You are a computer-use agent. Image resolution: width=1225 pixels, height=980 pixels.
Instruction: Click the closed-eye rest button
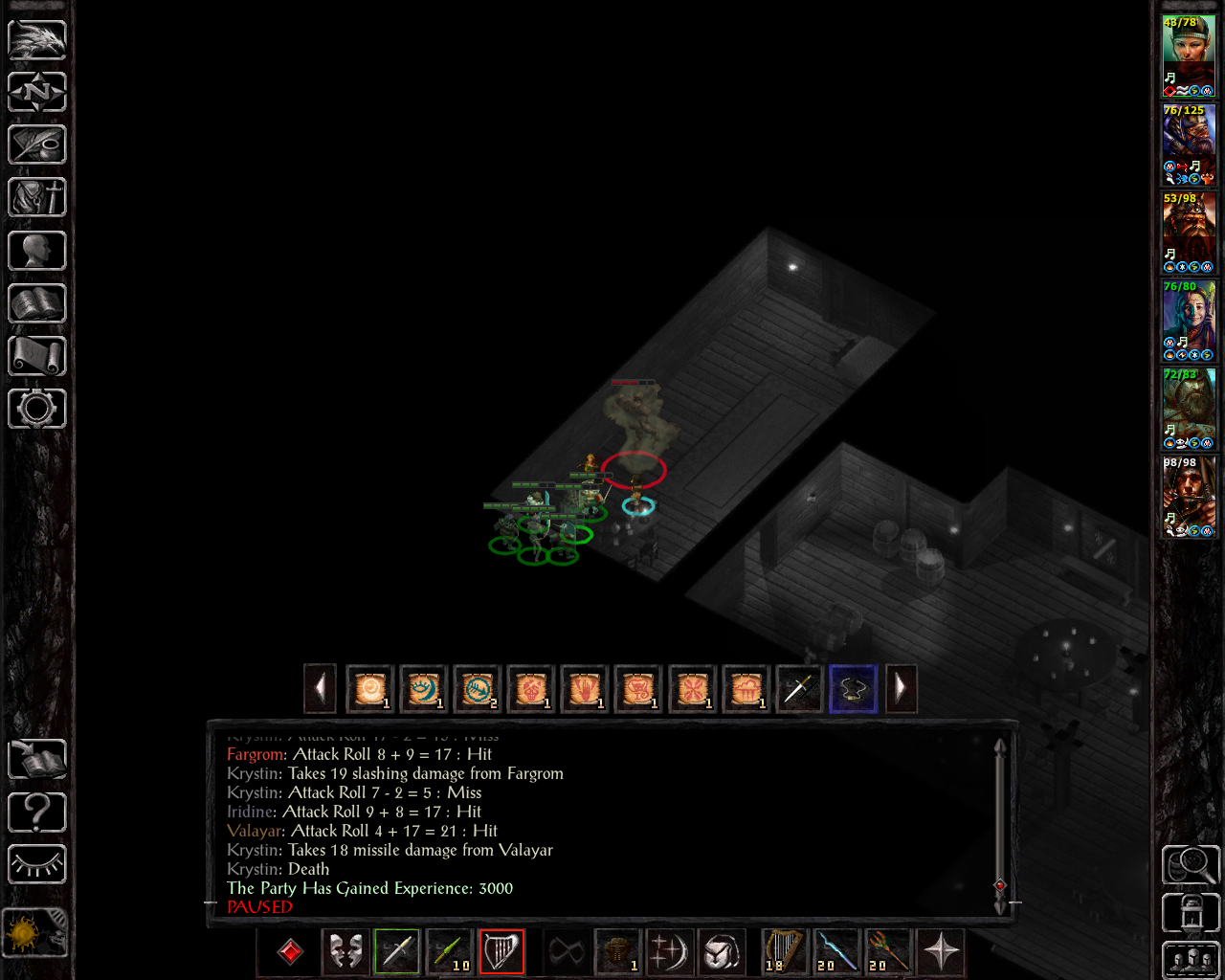(x=37, y=864)
